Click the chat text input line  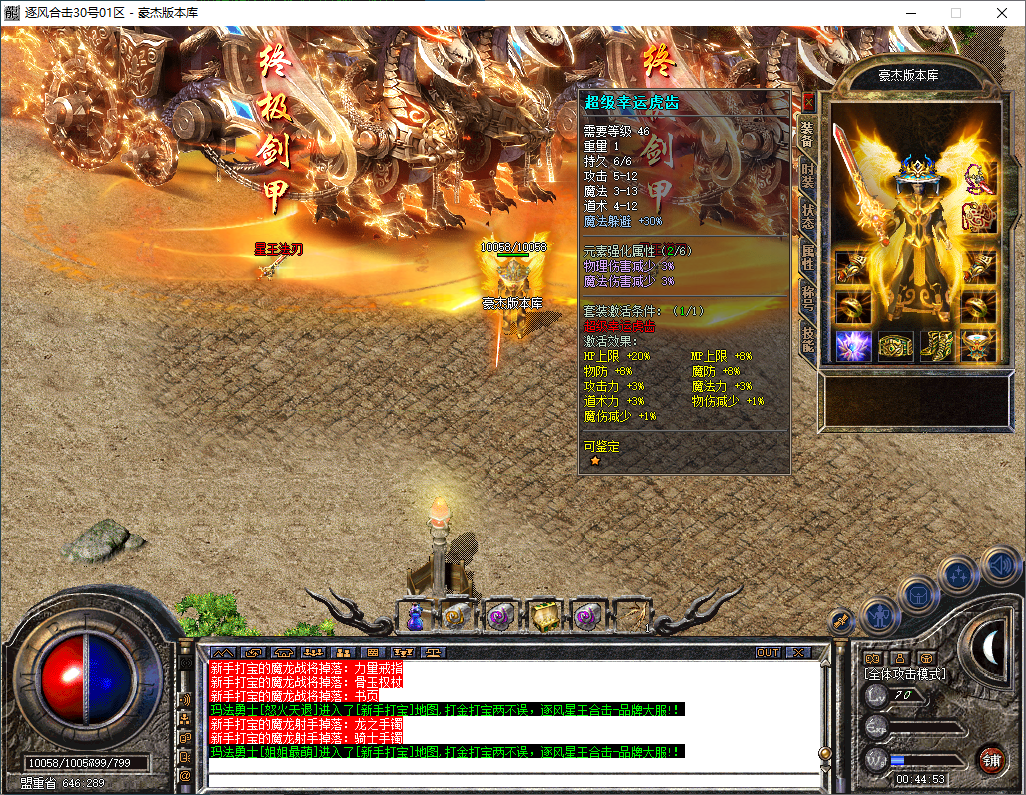510,774
